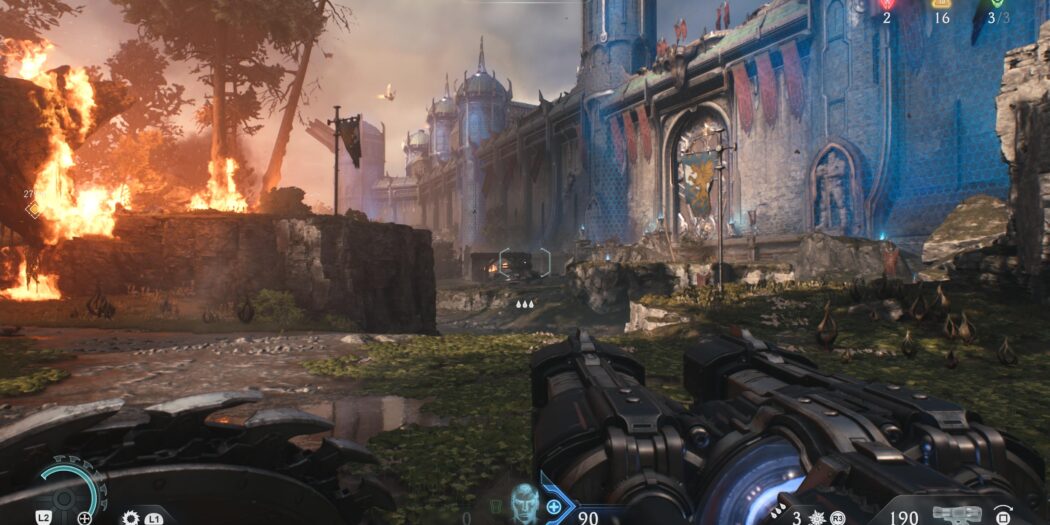This screenshot has width=1050, height=525.
Task: Click the gold resource icon
Action: (941, 4)
